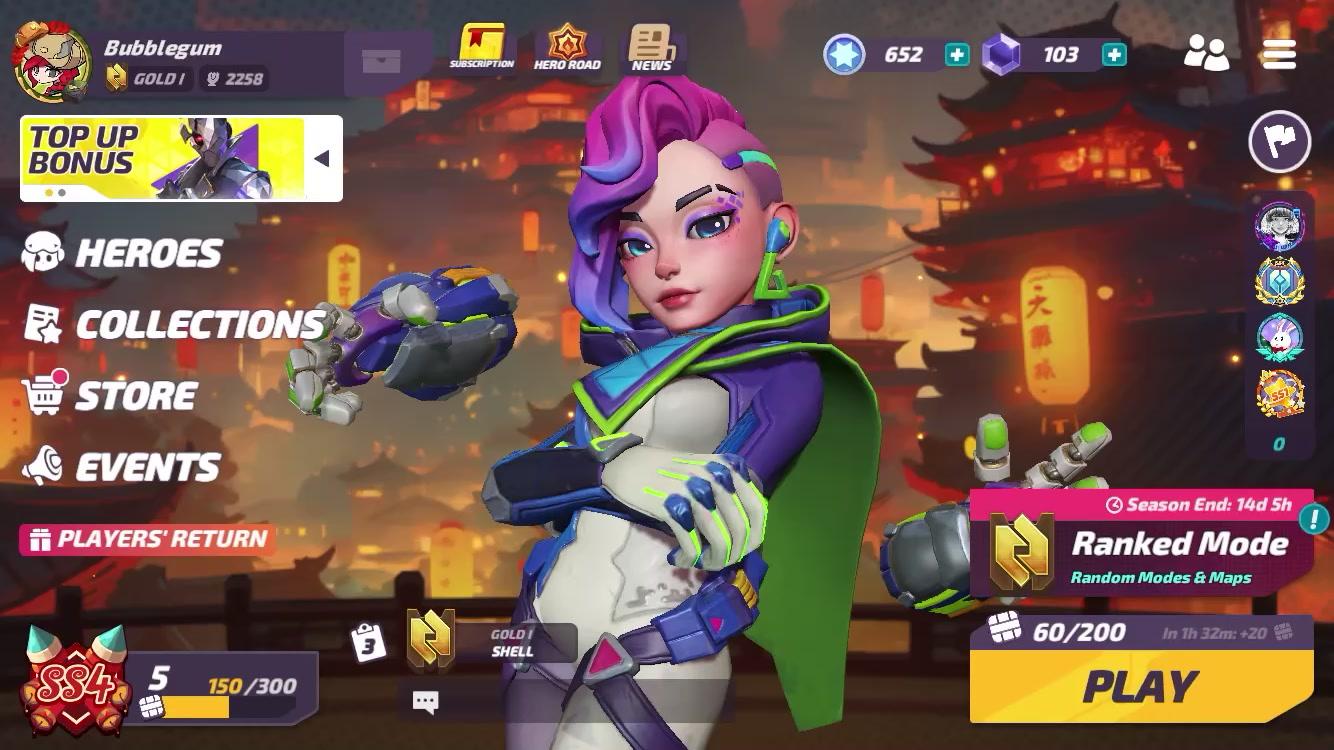Open Hero Road
The width and height of the screenshot is (1334, 750).
pos(567,47)
